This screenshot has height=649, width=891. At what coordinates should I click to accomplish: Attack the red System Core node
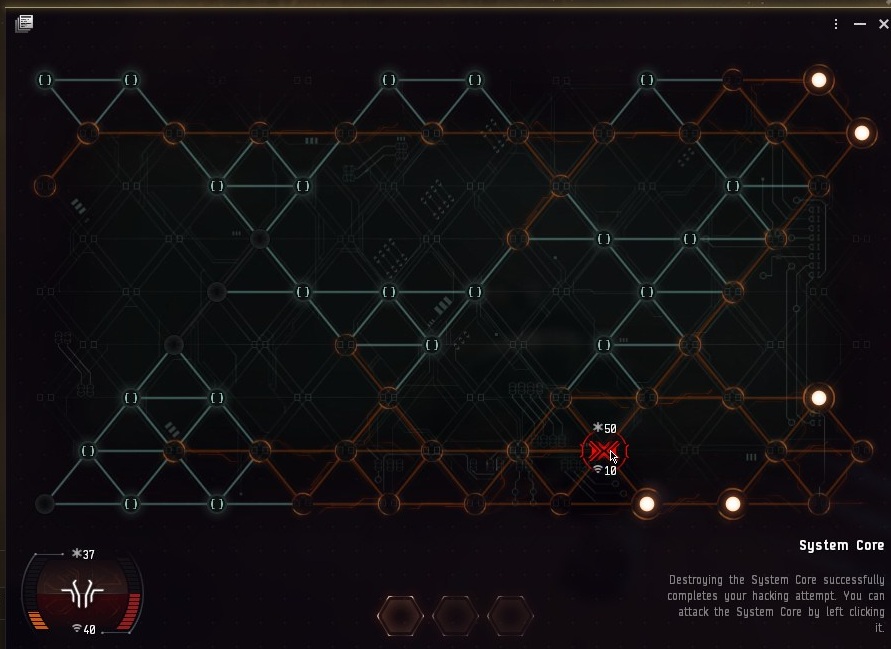(x=603, y=451)
